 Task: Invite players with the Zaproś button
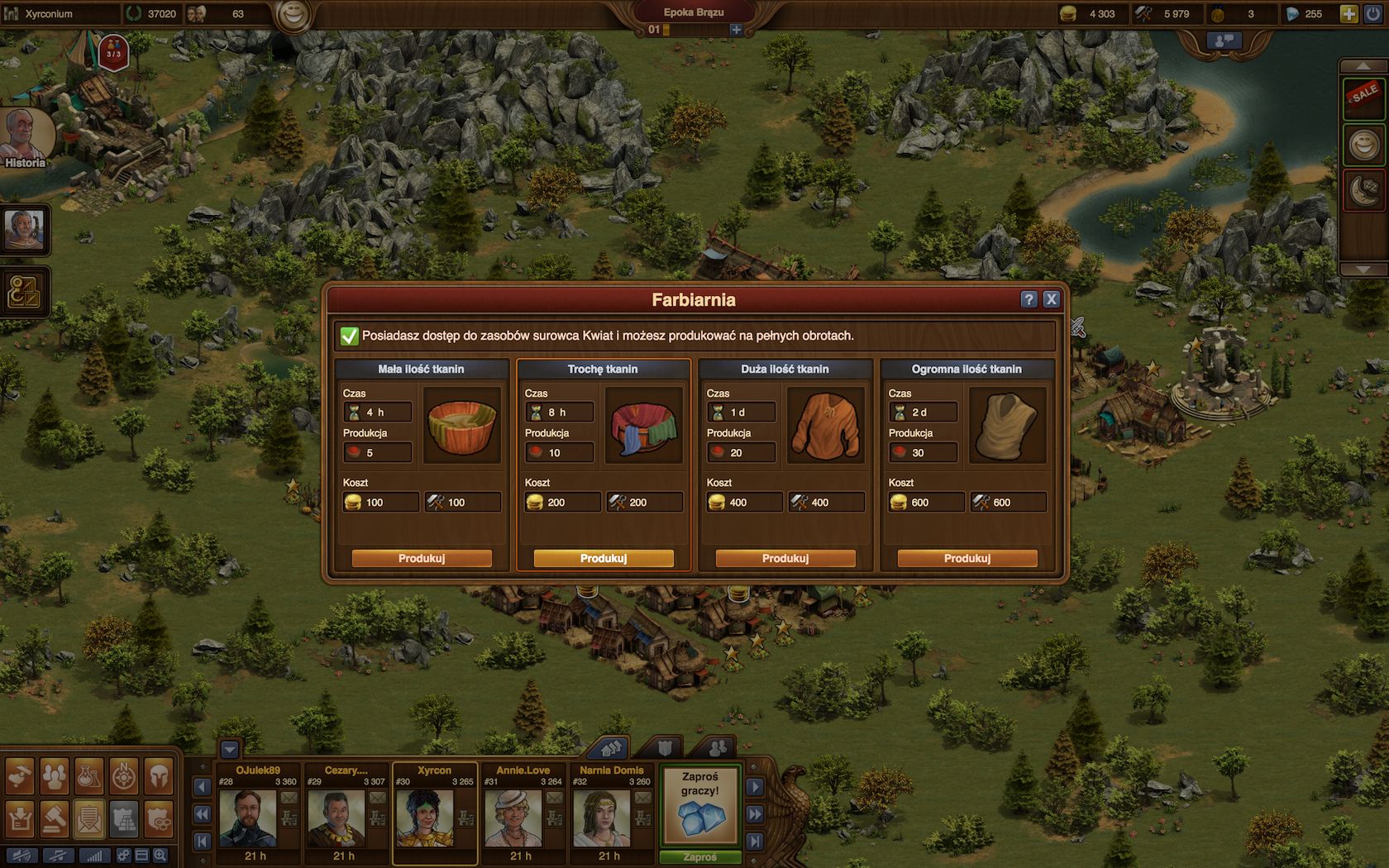tap(700, 857)
